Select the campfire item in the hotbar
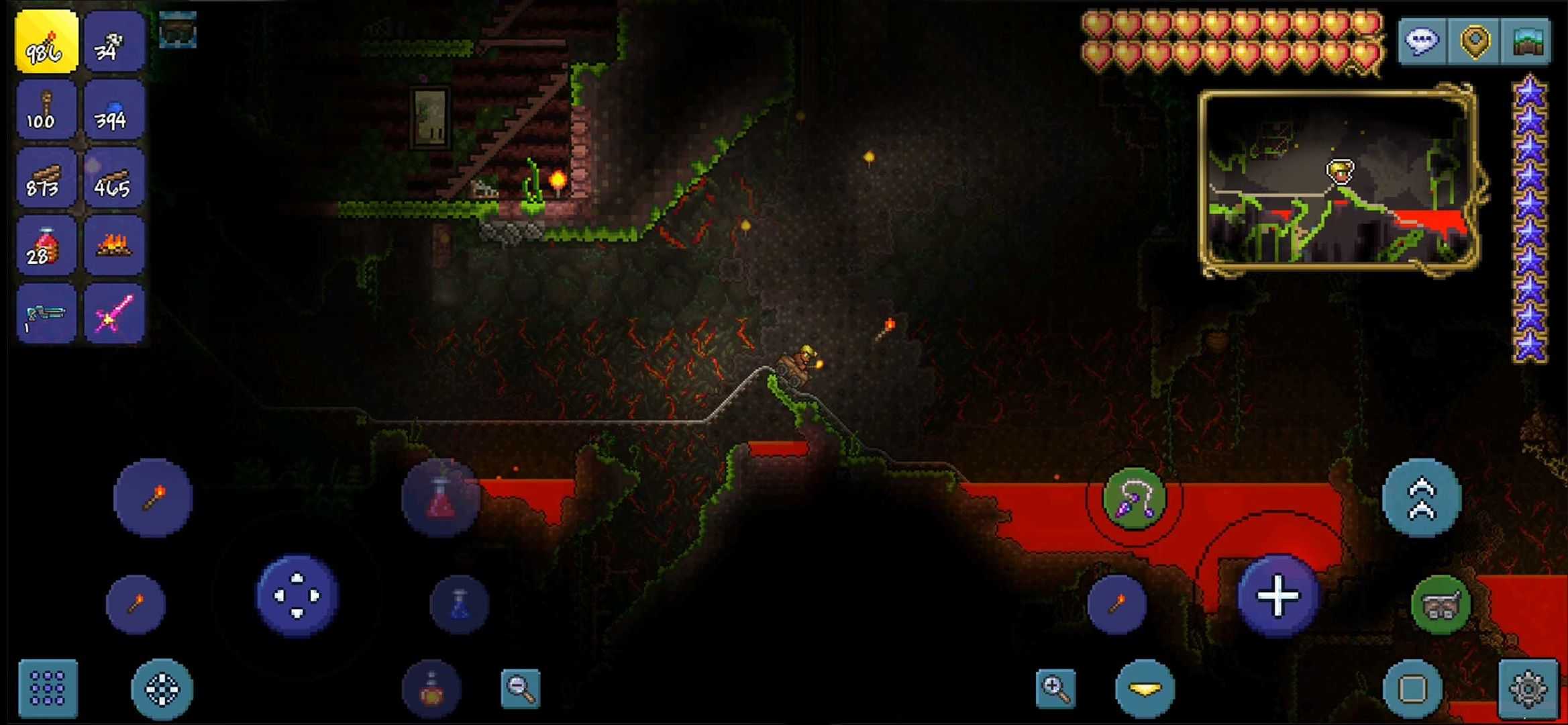 (x=115, y=248)
